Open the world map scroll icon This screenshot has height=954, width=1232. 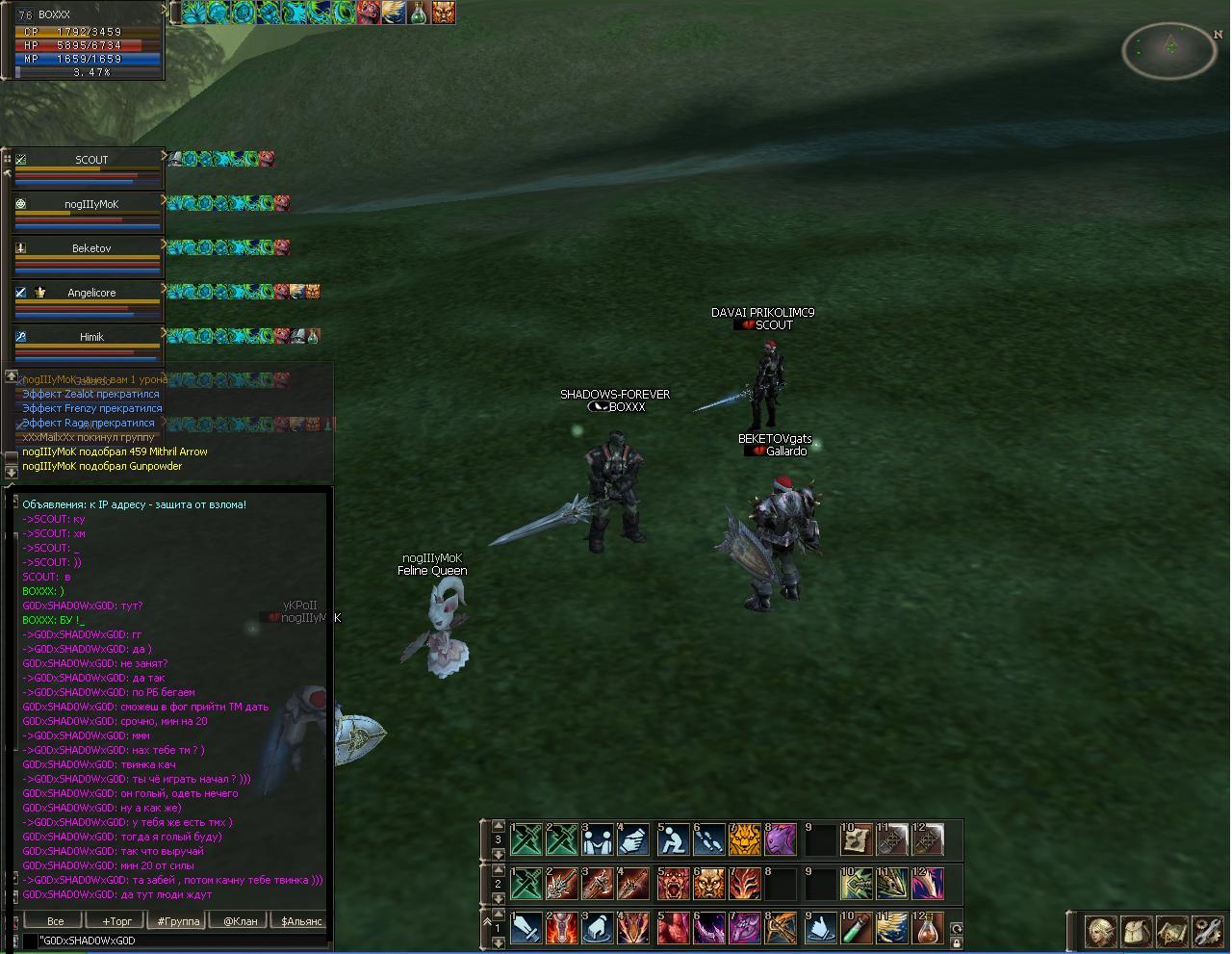click(x=1171, y=931)
